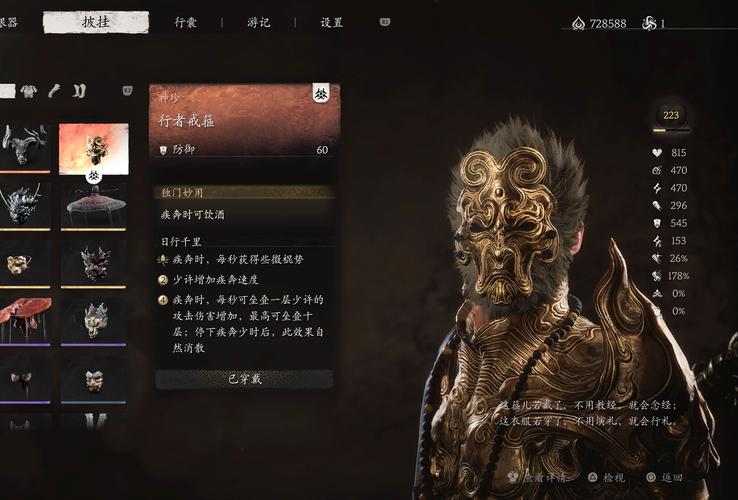
Task: Open the 行囊 inventory tab
Action: (185, 22)
